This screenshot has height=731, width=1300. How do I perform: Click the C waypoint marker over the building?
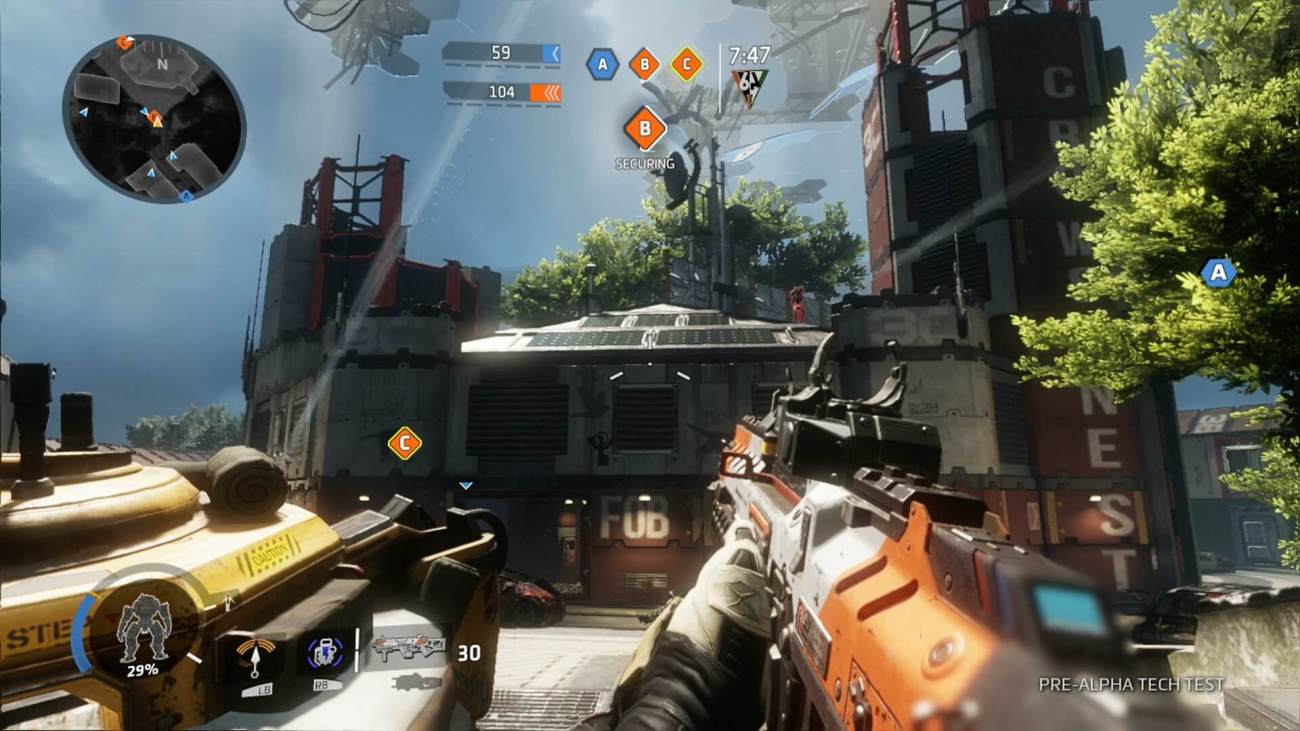pyautogui.click(x=404, y=443)
